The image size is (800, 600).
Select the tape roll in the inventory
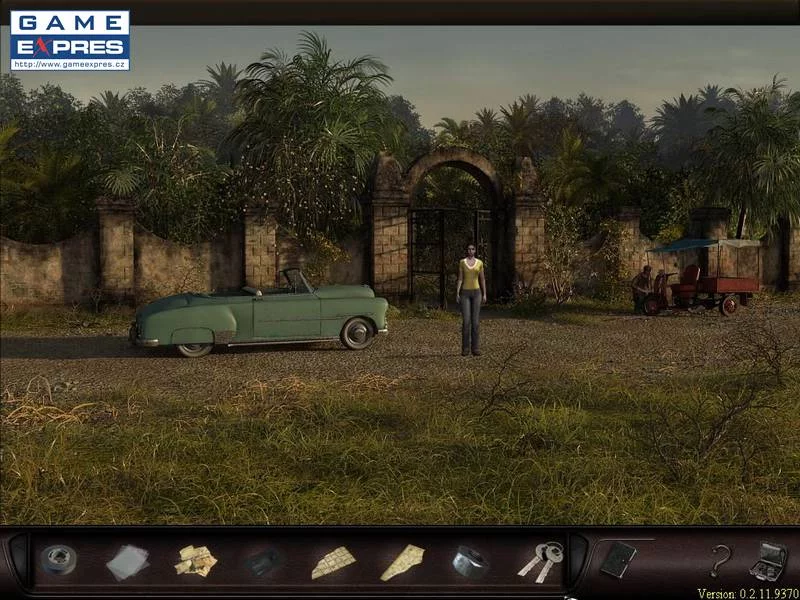pos(58,560)
